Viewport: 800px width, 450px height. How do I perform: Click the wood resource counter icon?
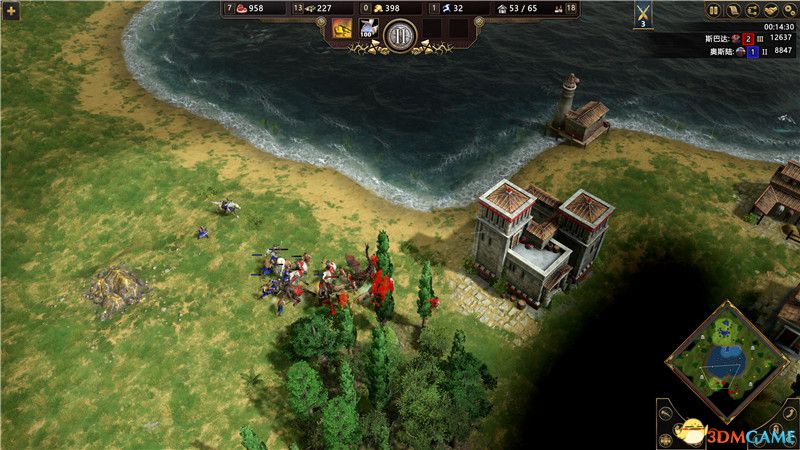[310, 9]
